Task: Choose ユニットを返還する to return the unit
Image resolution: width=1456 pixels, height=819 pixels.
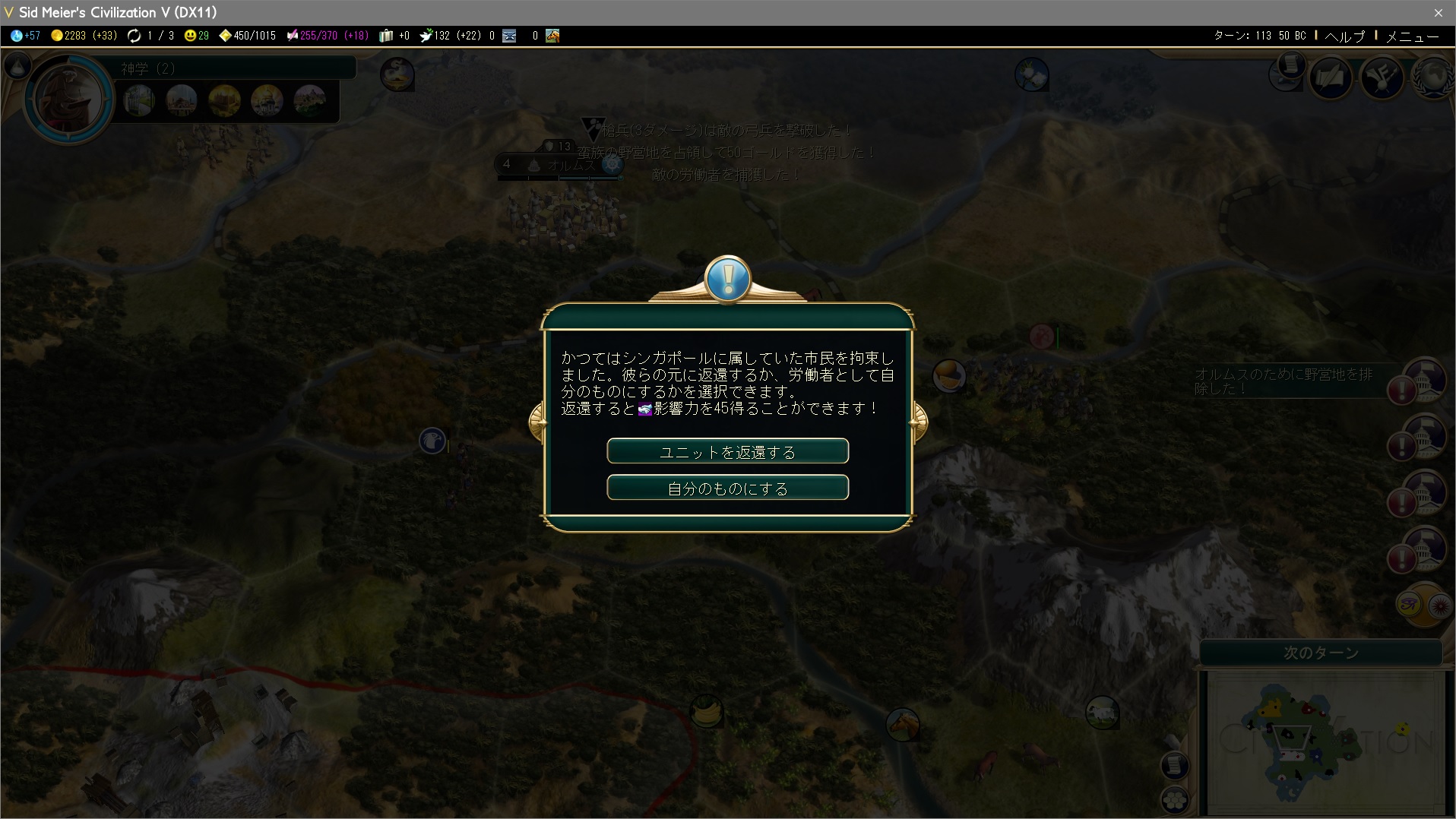Action: [x=727, y=451]
